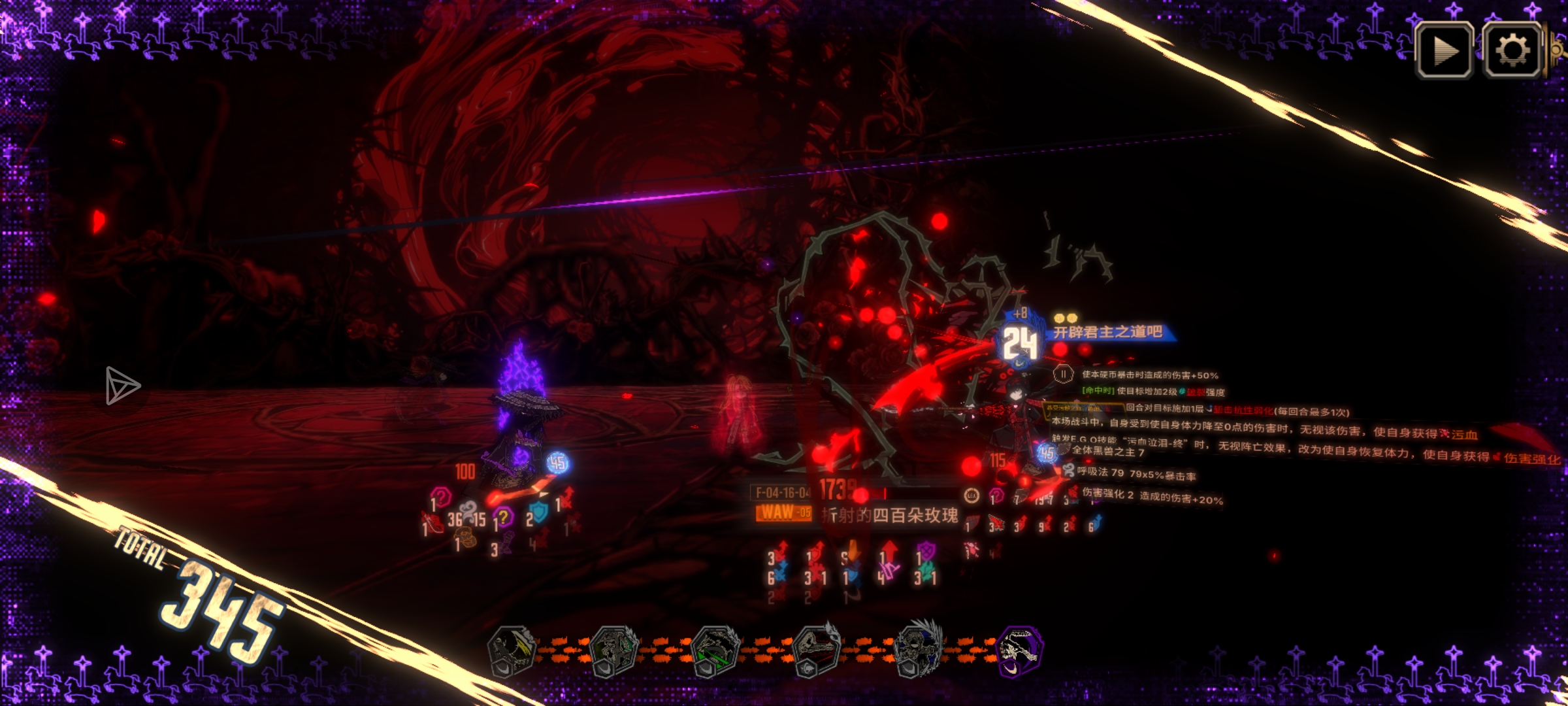Click the play speed button
The width and height of the screenshot is (1568, 706).
[1443, 51]
